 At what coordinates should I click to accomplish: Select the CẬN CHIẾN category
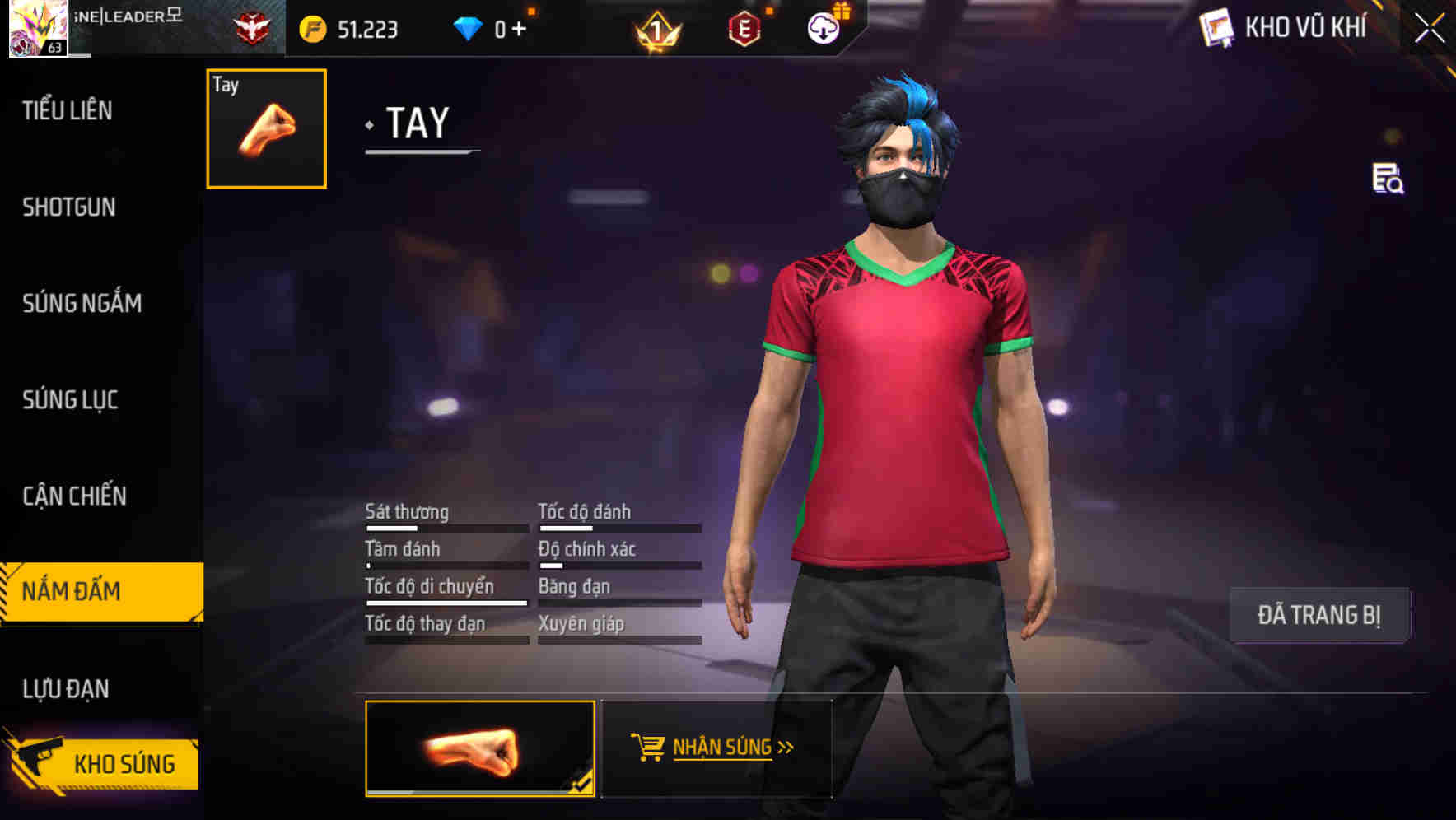[x=73, y=496]
